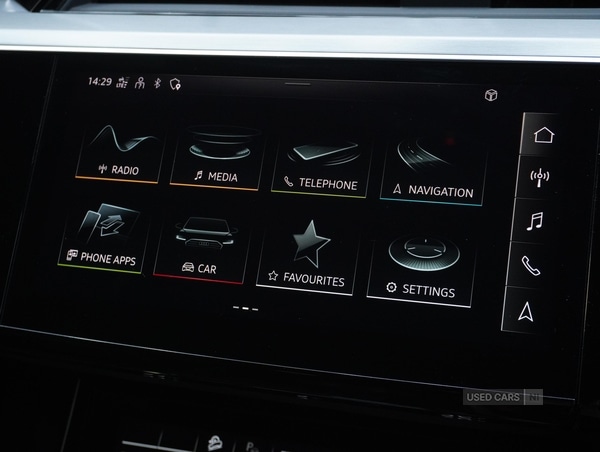Open the Telephone menu
Image resolution: width=600 pixels, height=452 pixels.
(x=322, y=163)
